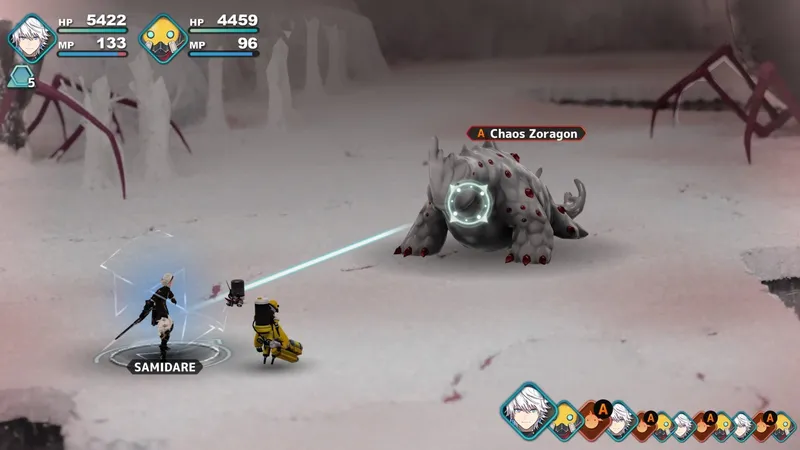Click the teal hexagon icon showing 5
The image size is (800, 450).
[19, 78]
